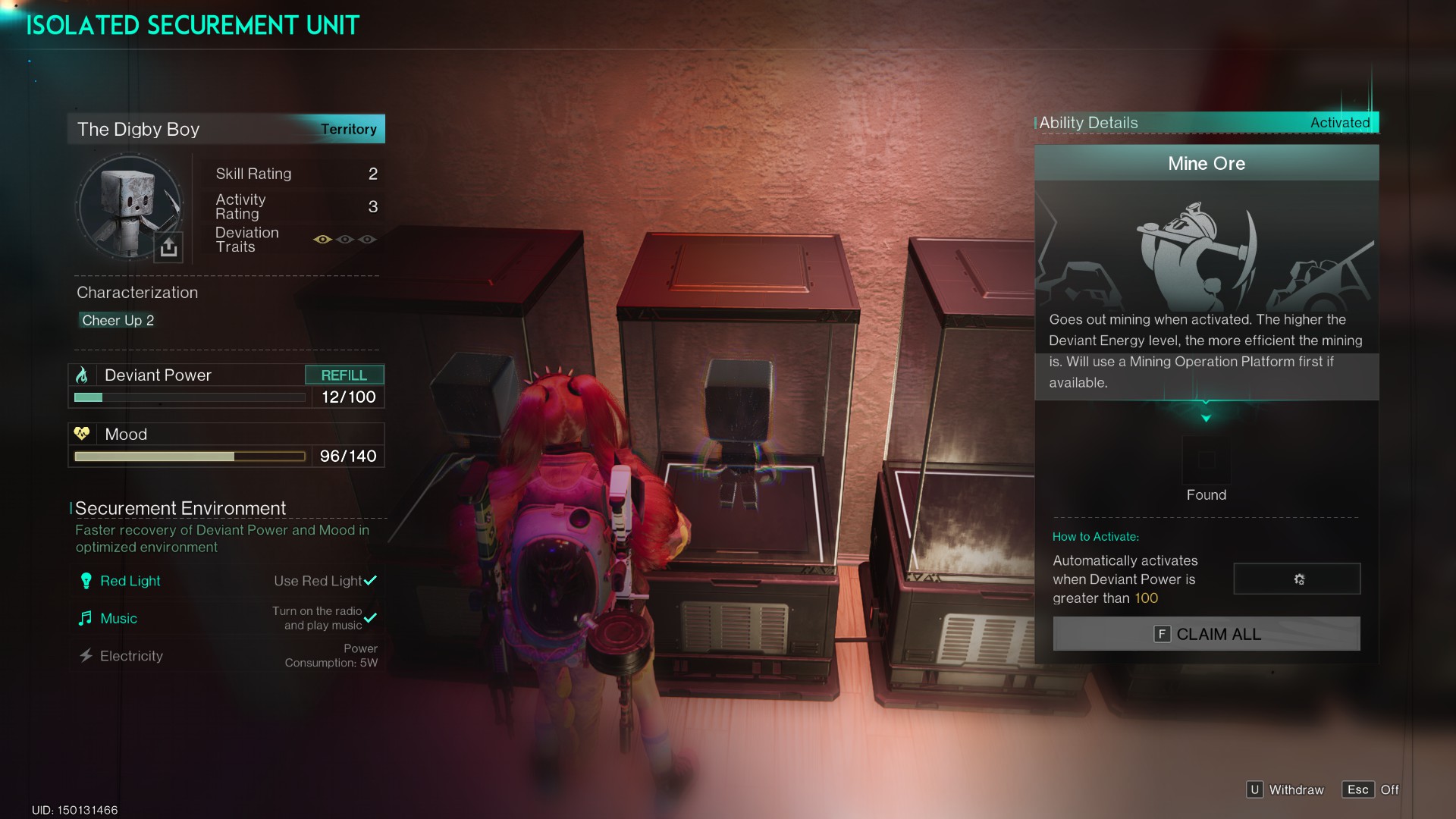Select the Territory tab

[x=349, y=129]
